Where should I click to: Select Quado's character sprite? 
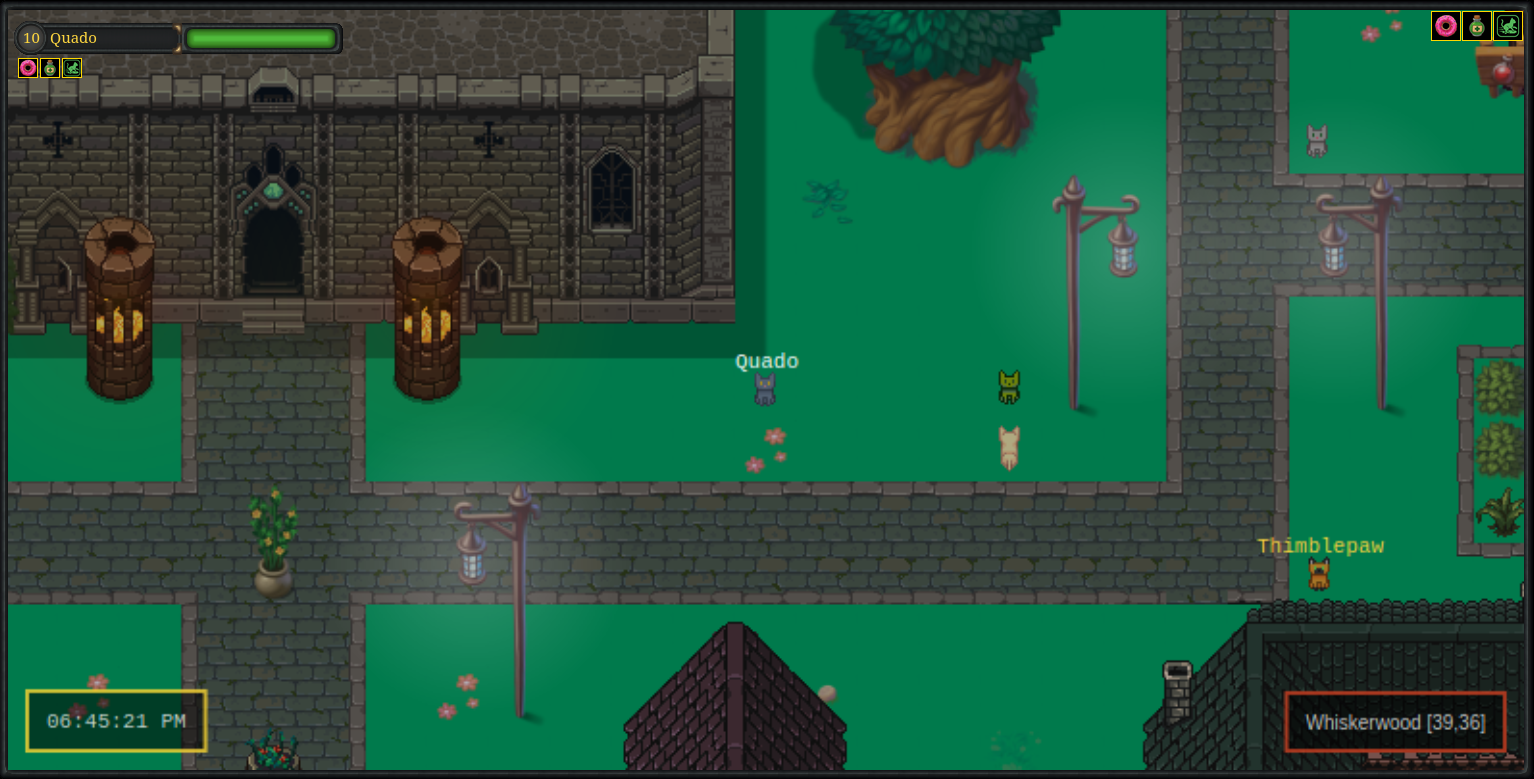click(x=766, y=389)
